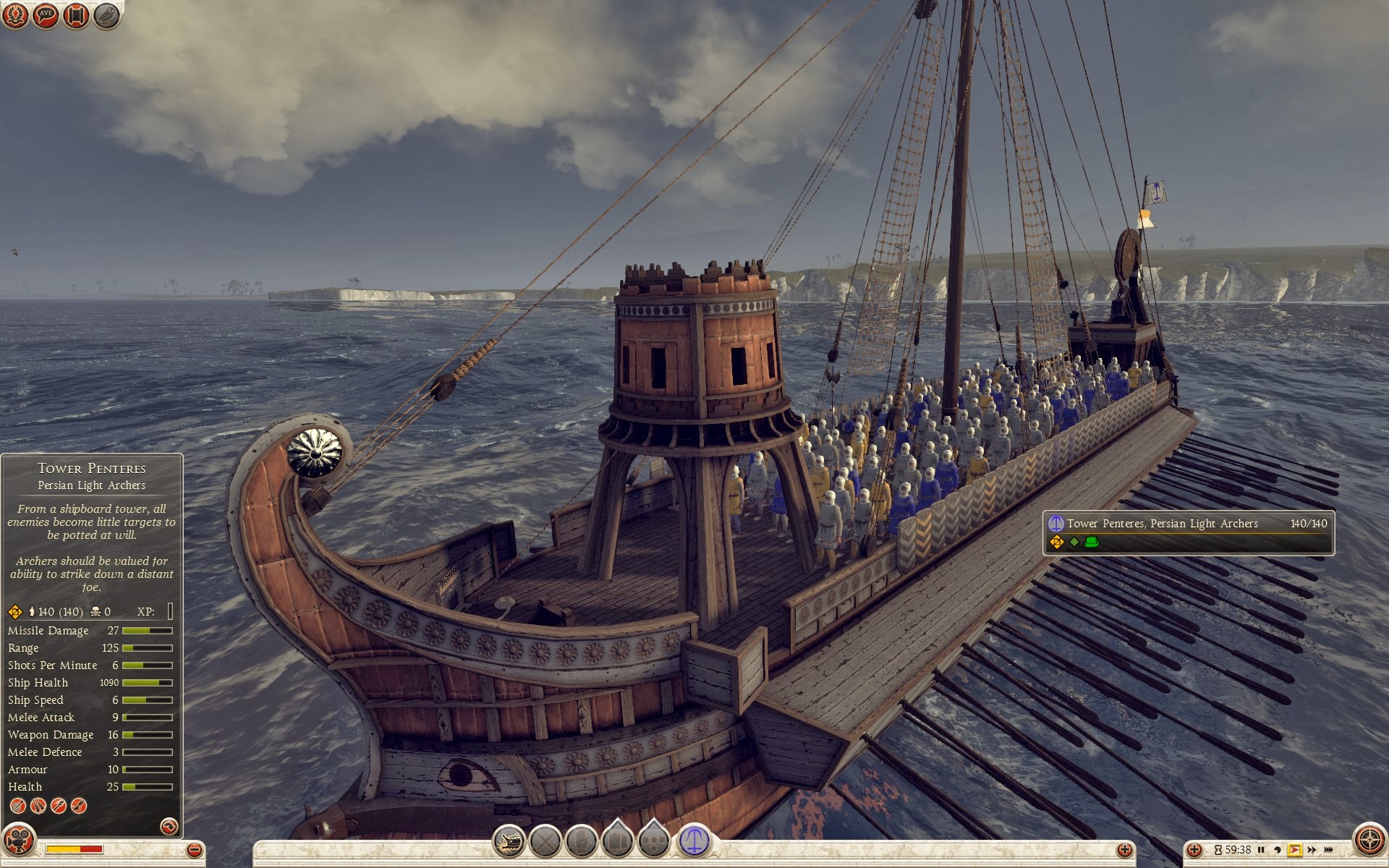Open the compass tactical map button
Image resolution: width=1389 pixels, height=868 pixels.
[1369, 841]
